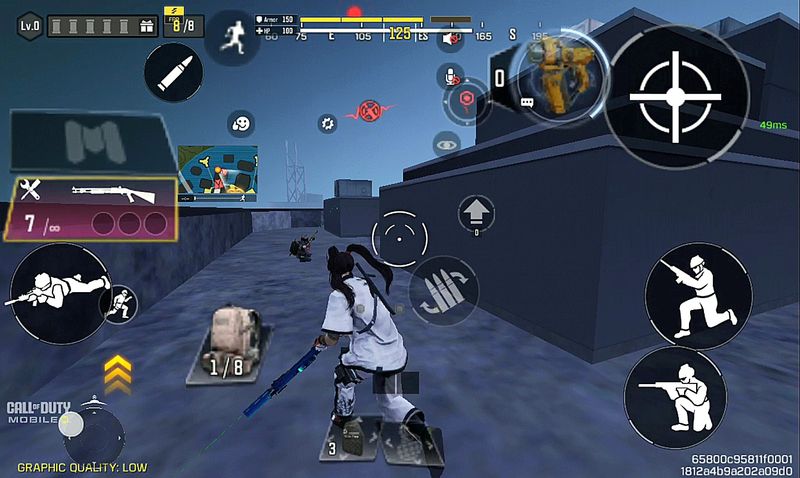Tap the small circular aim reticle button

[x=399, y=238]
